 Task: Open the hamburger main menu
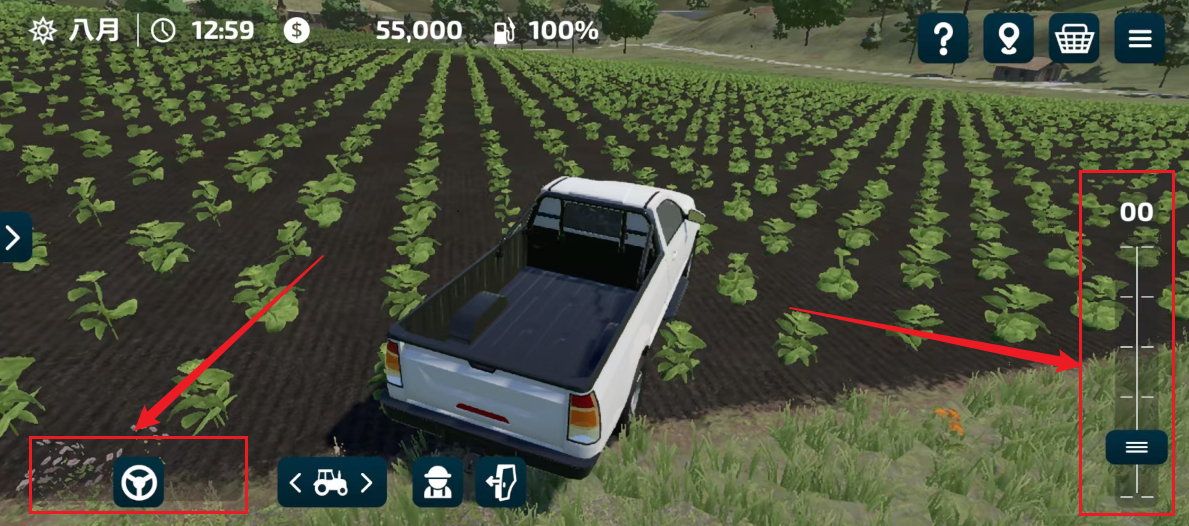tap(1140, 39)
